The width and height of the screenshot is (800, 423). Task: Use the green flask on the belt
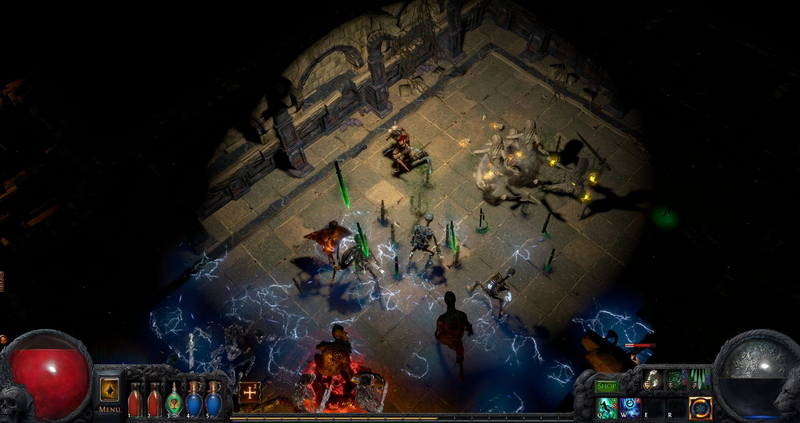pos(174,400)
